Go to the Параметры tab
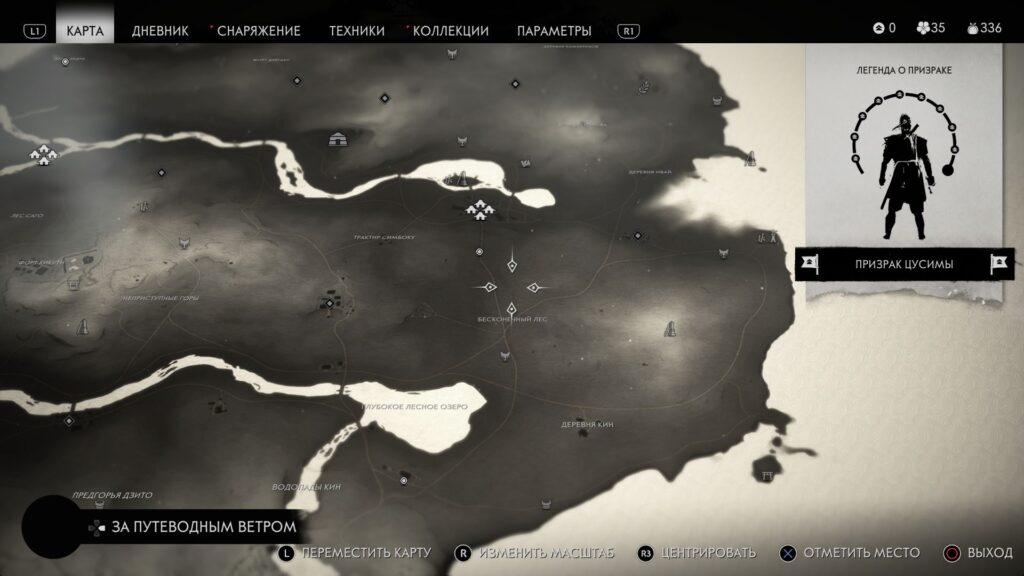The image size is (1024, 576). [554, 30]
